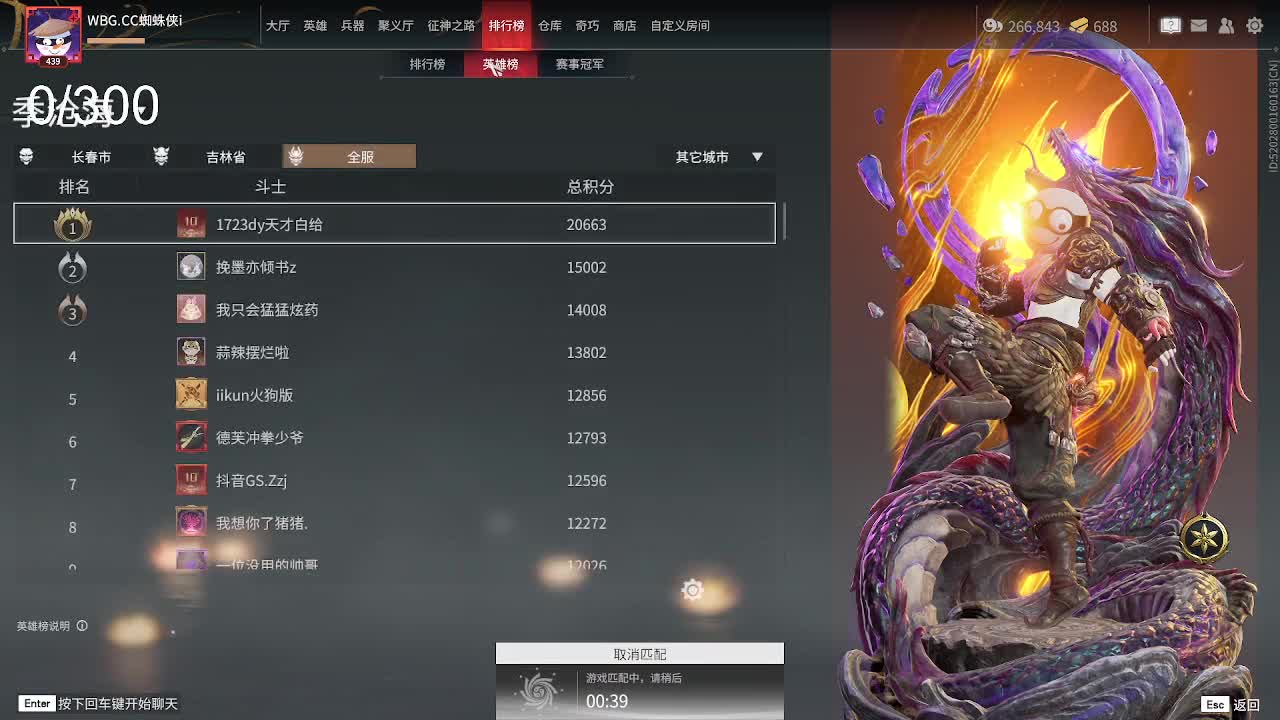Open the 商店 menu item

point(624,25)
